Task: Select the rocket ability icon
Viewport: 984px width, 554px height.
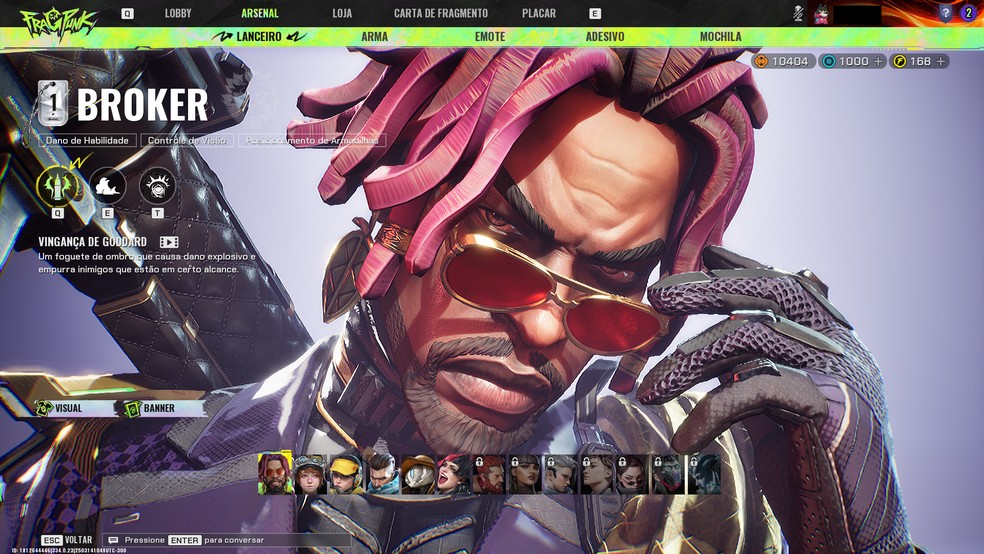Action: click(x=56, y=186)
